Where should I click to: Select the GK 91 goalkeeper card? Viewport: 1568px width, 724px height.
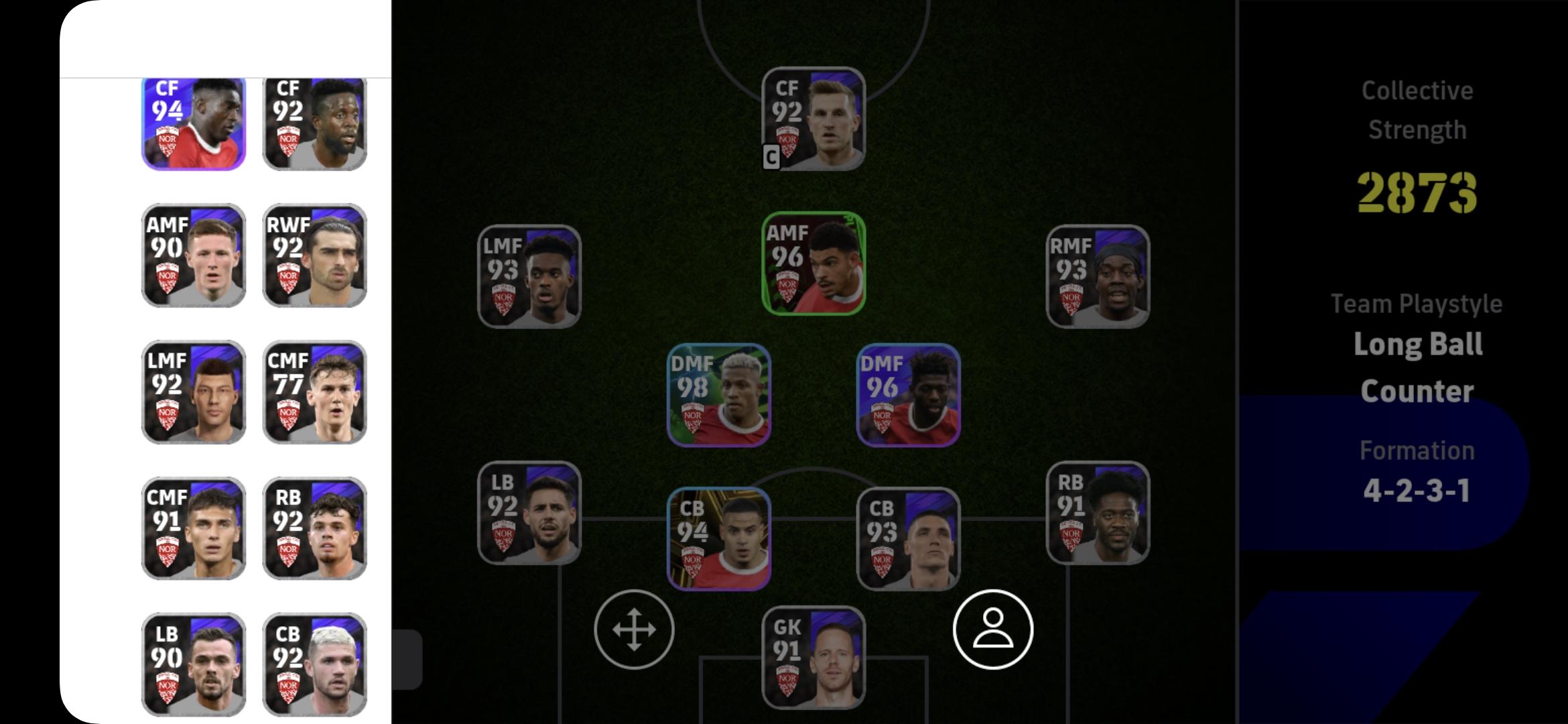click(813, 657)
